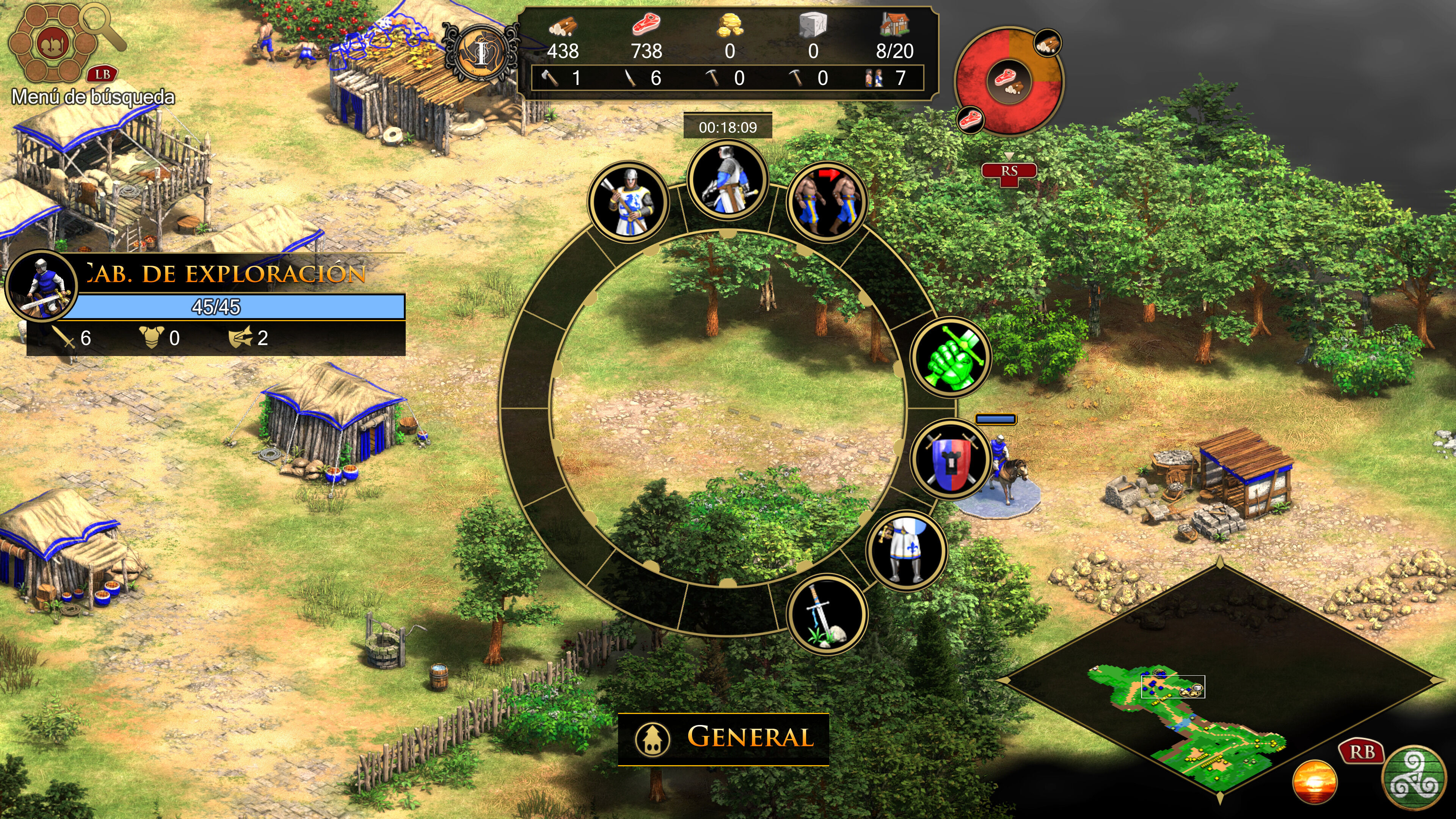Choose the armored swordsman radial icon
The image size is (1456, 819).
point(728,180)
